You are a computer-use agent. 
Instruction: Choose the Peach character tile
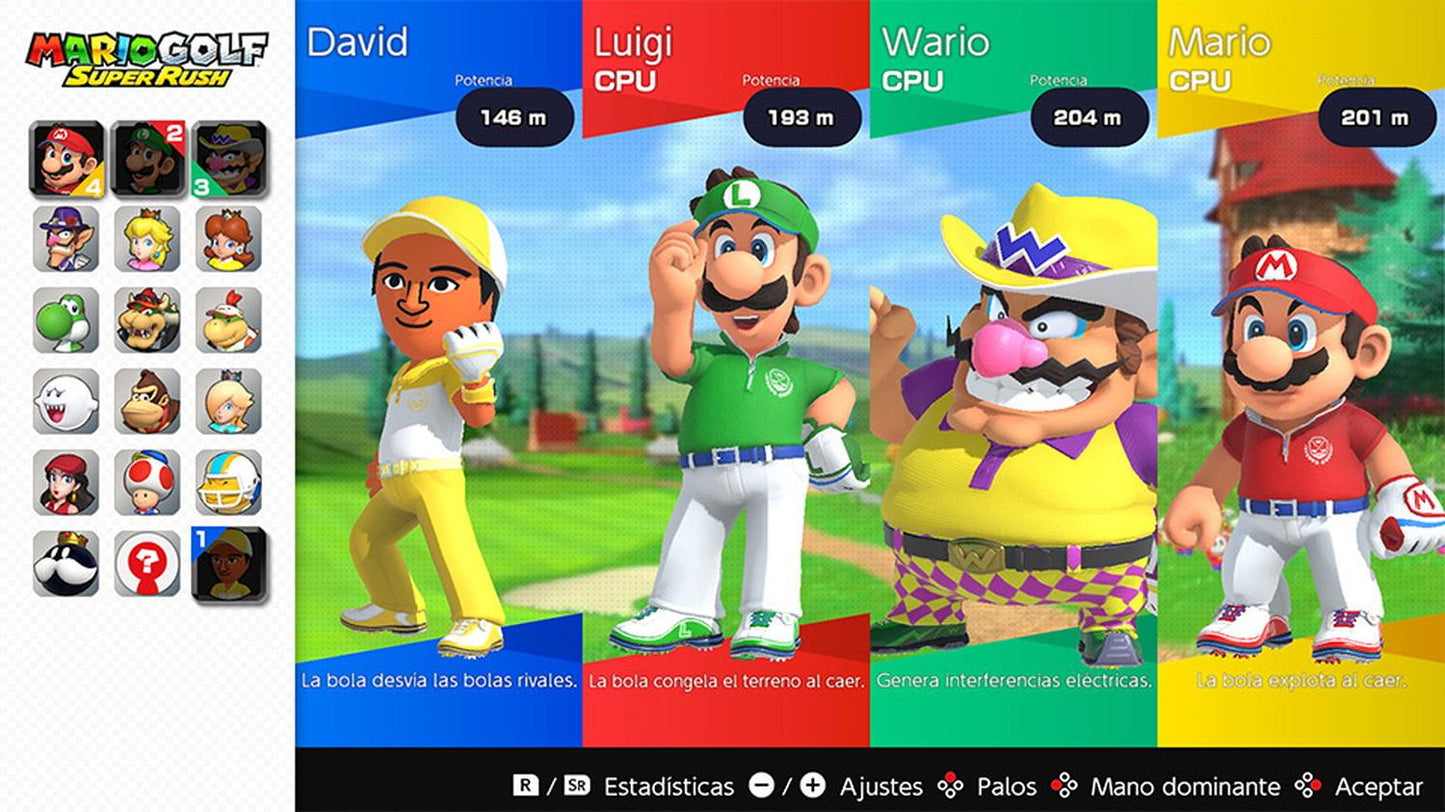click(x=147, y=239)
